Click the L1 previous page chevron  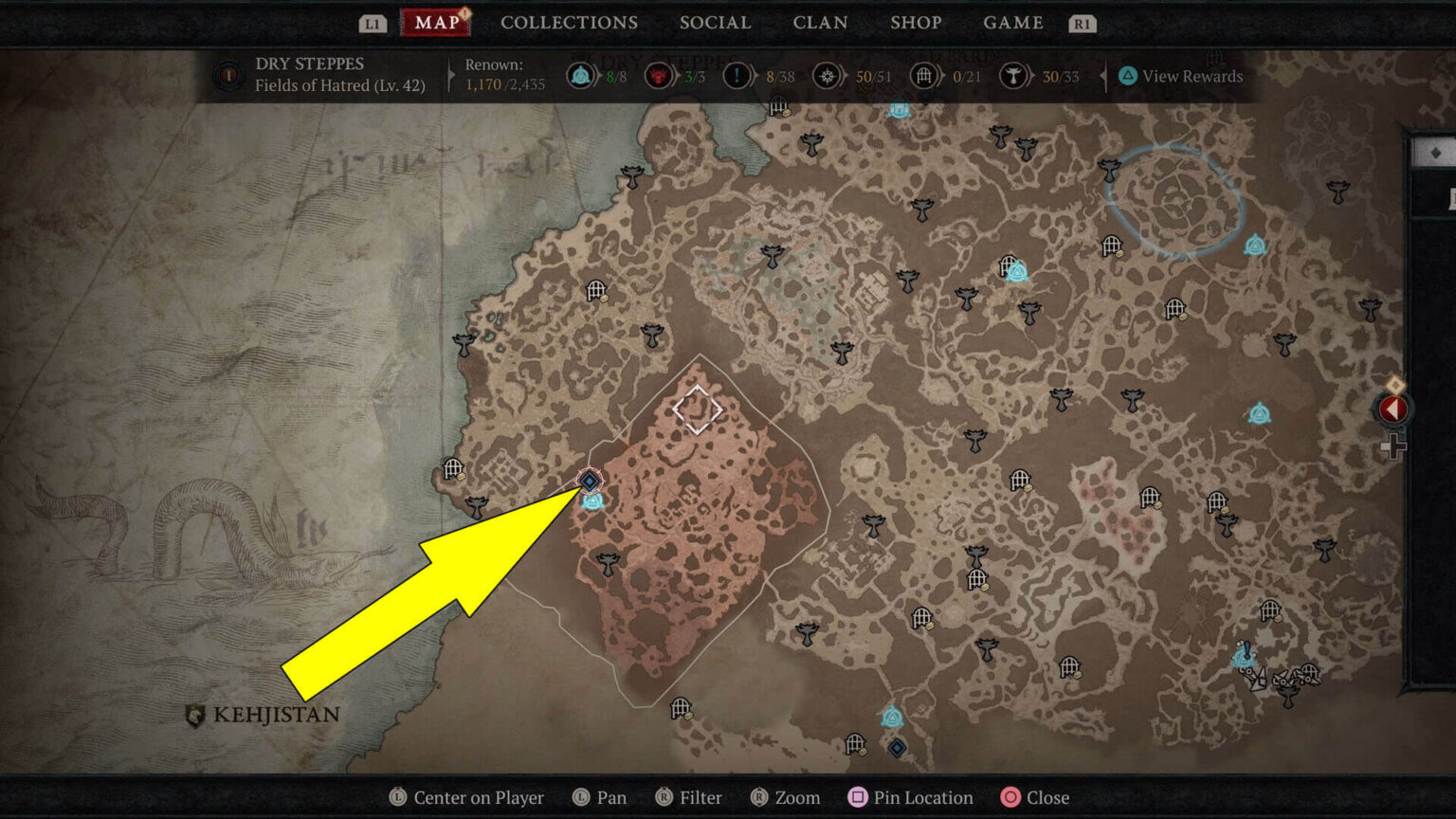(x=372, y=23)
